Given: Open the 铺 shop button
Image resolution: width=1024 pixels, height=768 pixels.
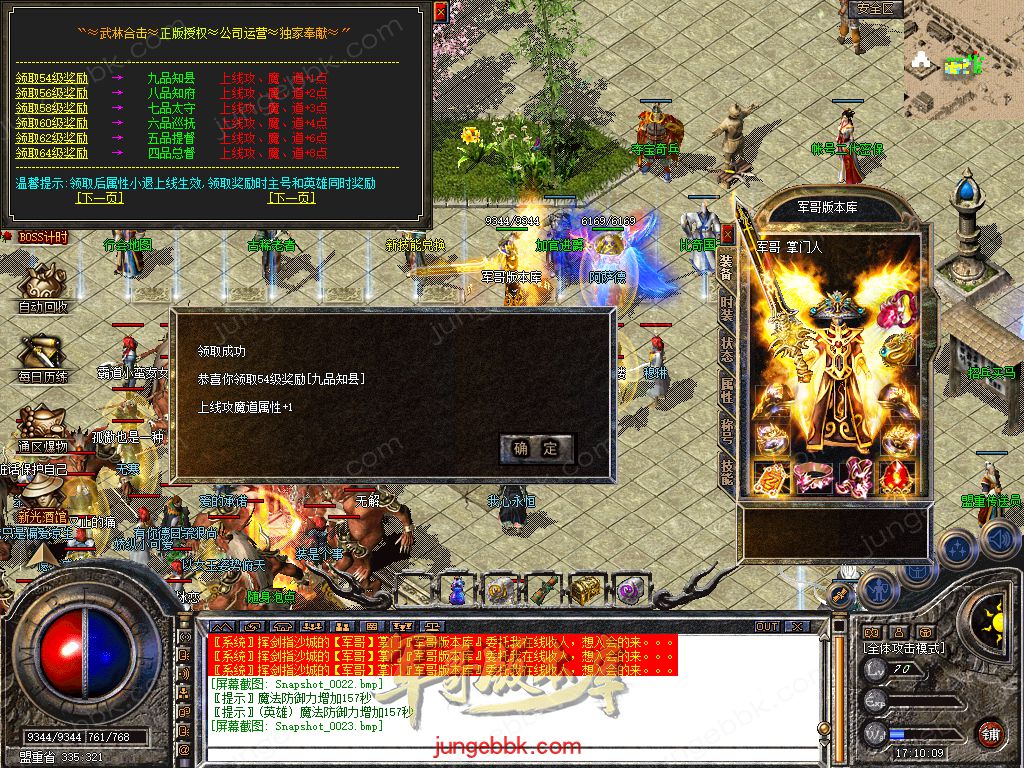Looking at the screenshot, I should click(x=990, y=733).
